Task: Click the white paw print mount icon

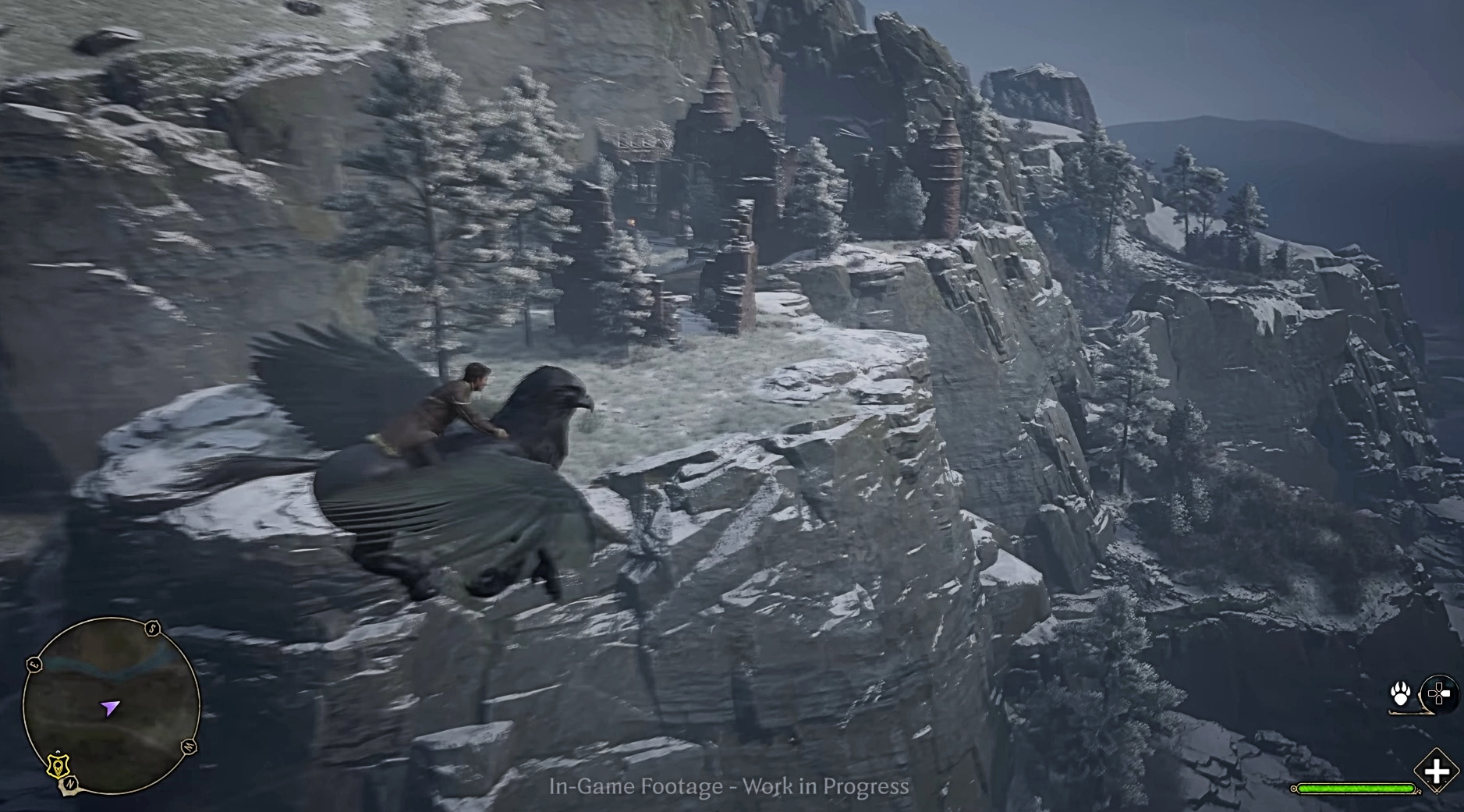Action: click(1401, 693)
